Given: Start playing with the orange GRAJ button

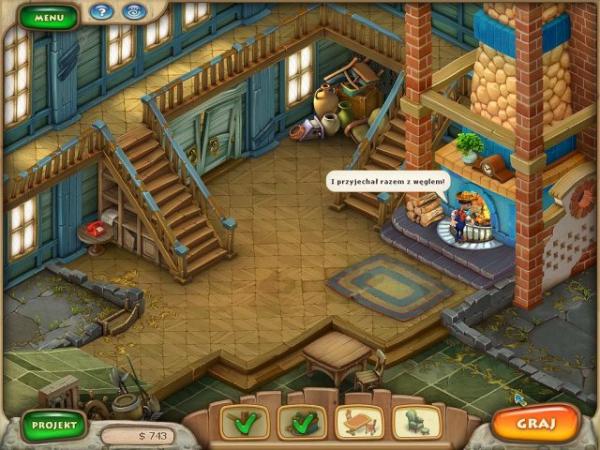Looking at the screenshot, I should (535, 422).
